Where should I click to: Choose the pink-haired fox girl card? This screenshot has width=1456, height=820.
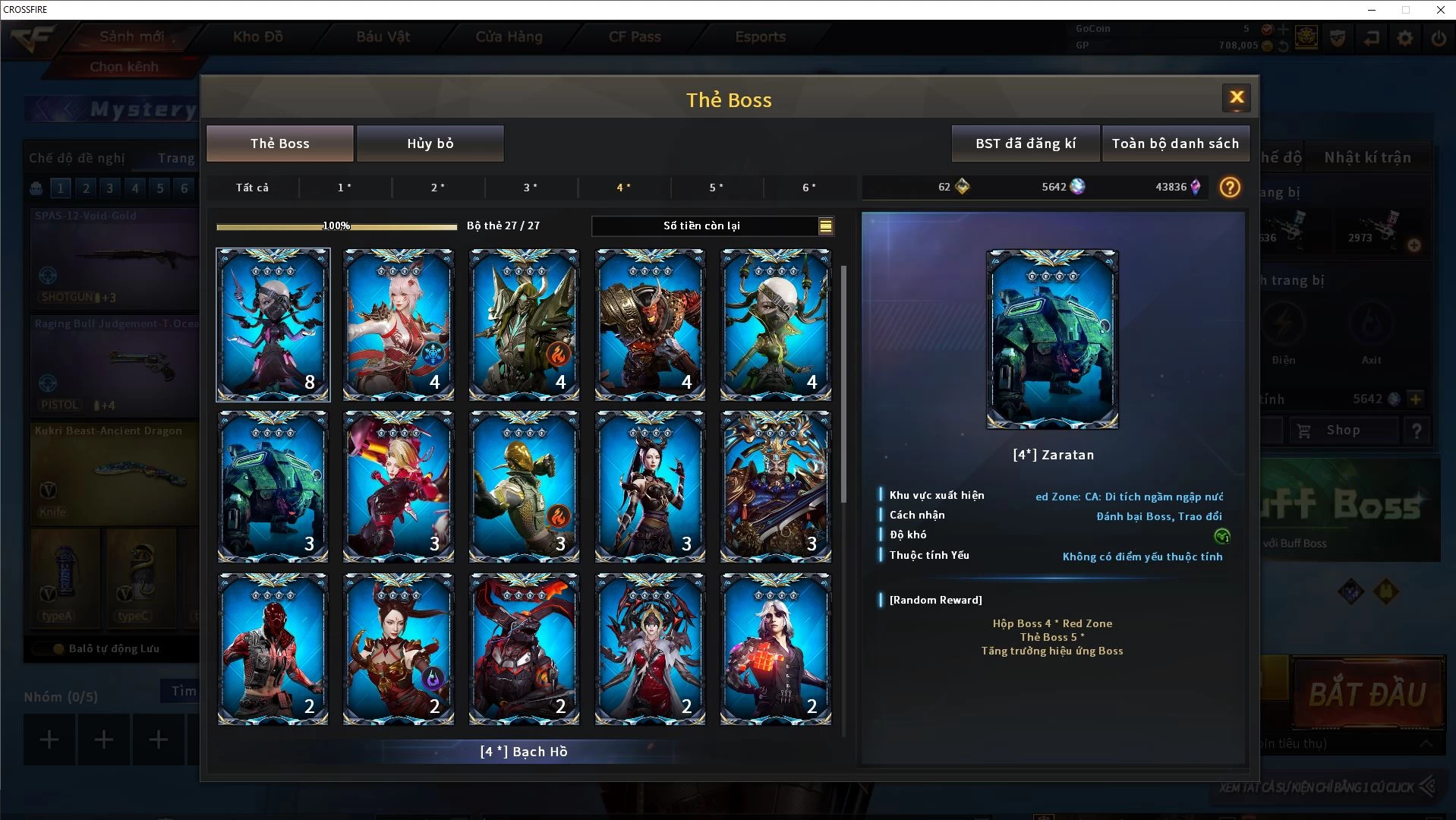click(398, 324)
